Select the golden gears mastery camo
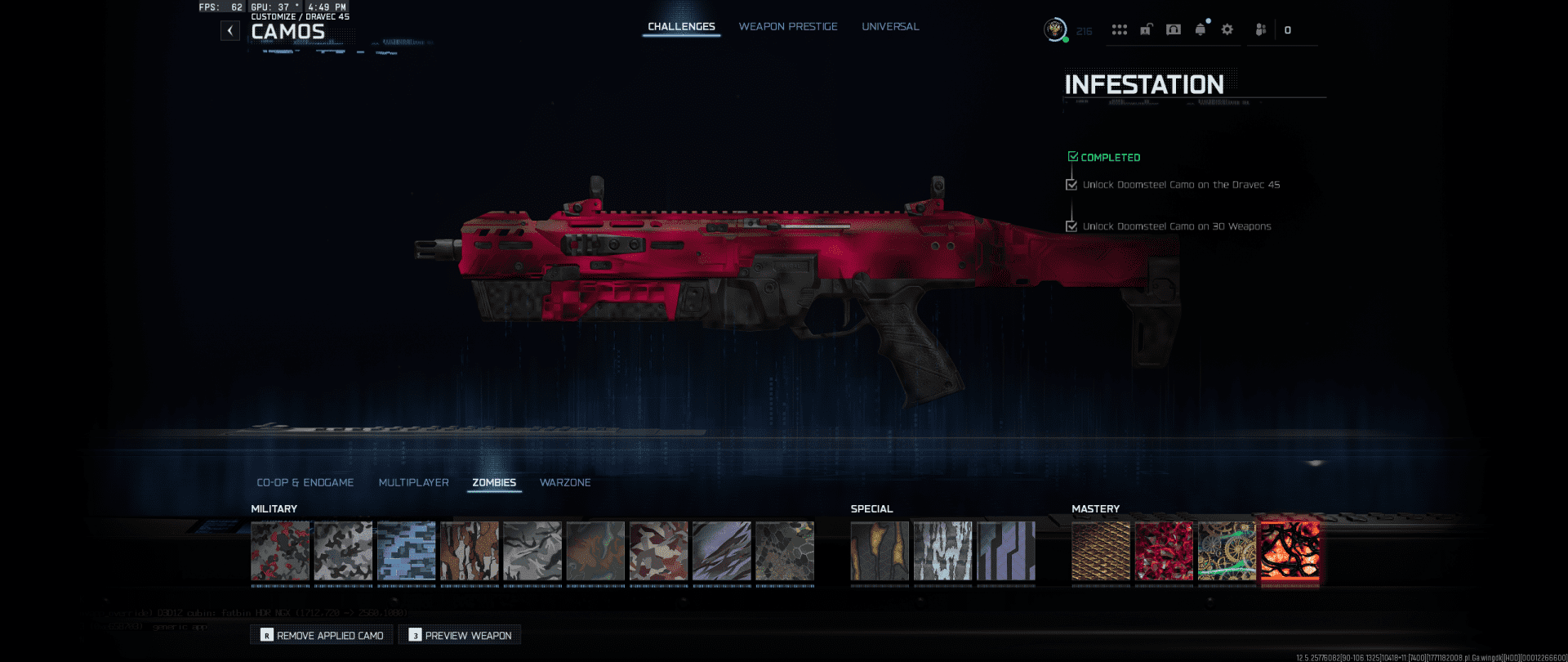 (1227, 551)
